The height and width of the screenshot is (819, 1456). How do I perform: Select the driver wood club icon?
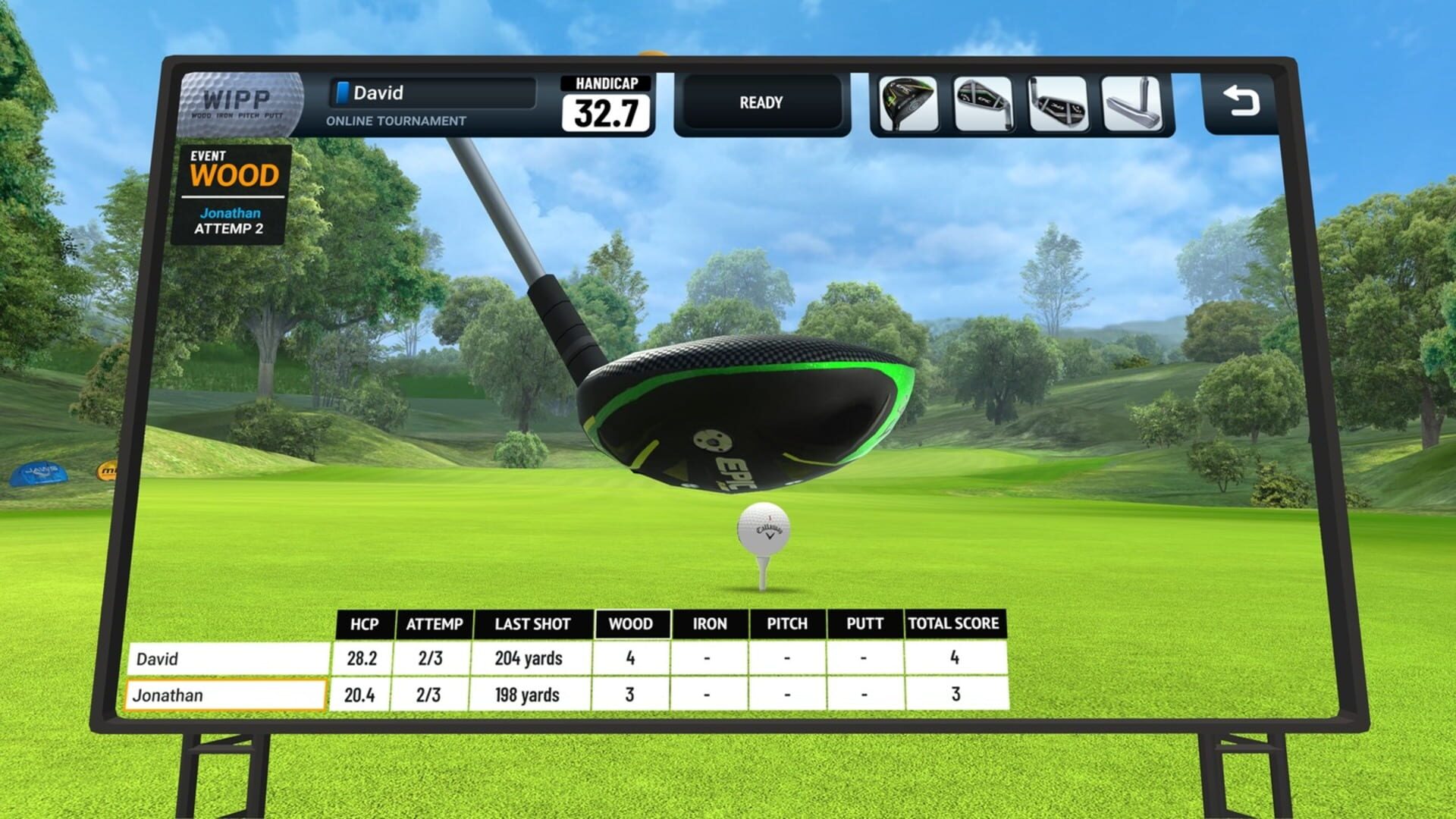pos(907,102)
